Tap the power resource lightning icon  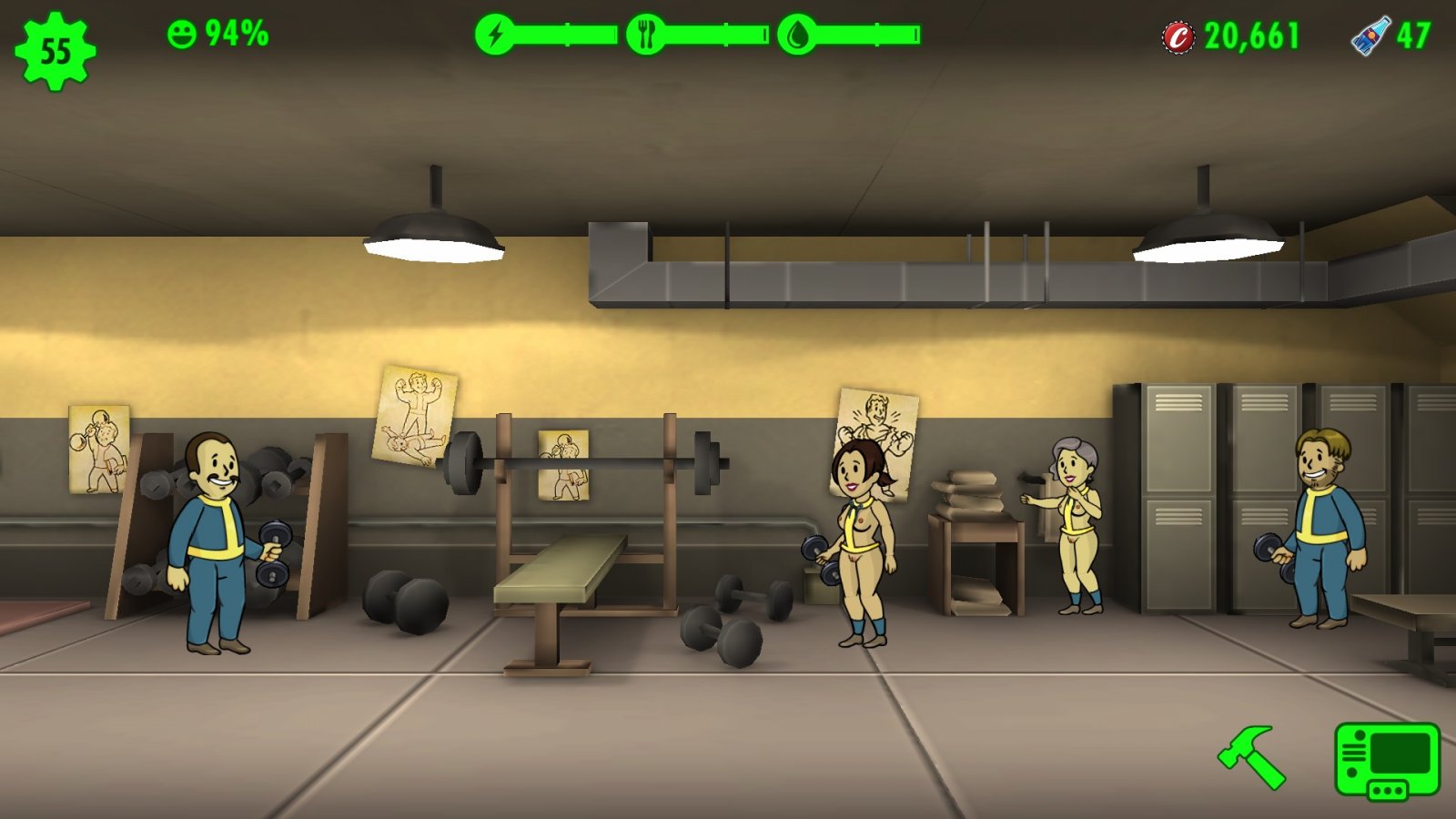tap(495, 35)
